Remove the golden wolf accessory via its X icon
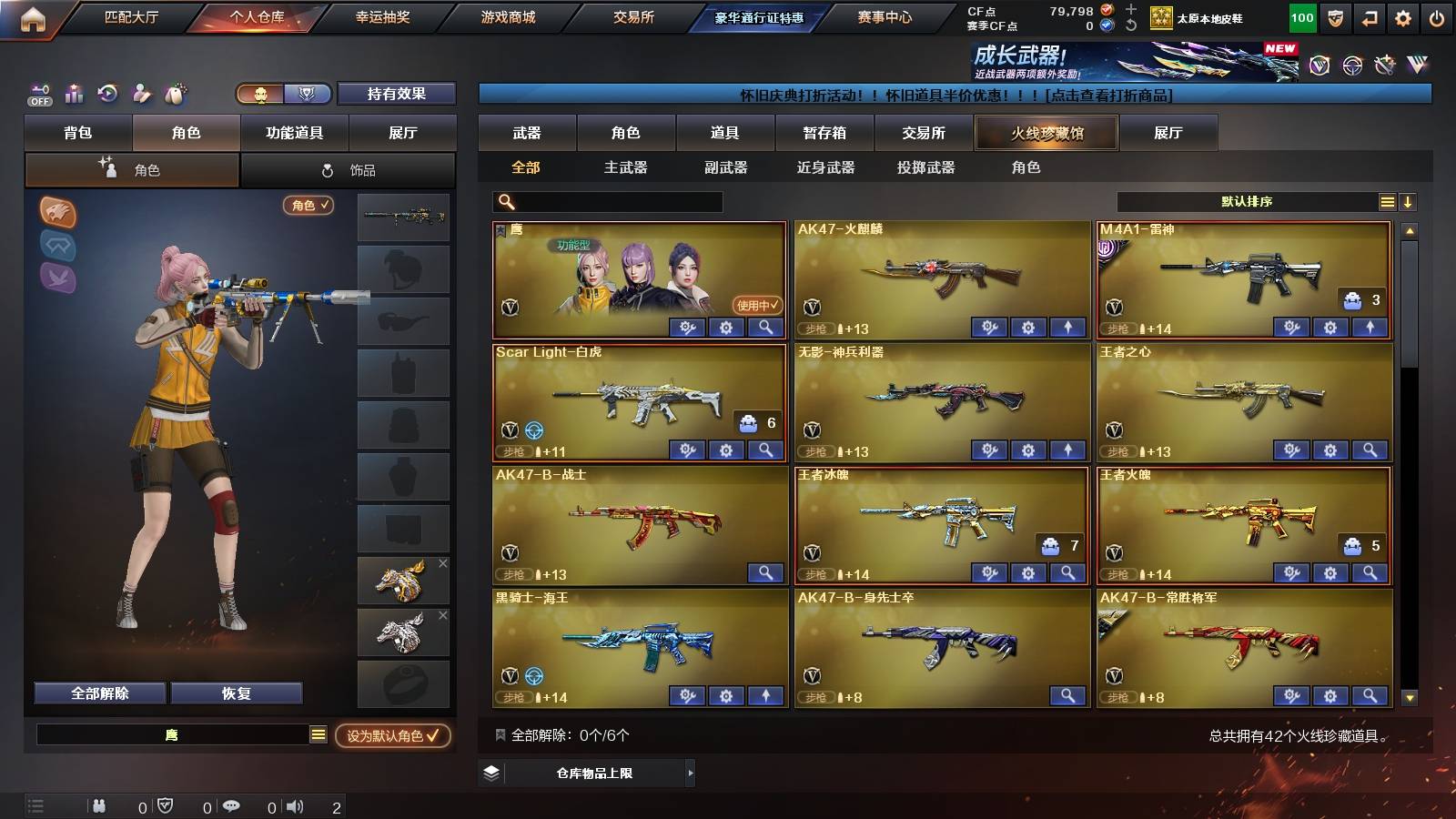 point(443,564)
